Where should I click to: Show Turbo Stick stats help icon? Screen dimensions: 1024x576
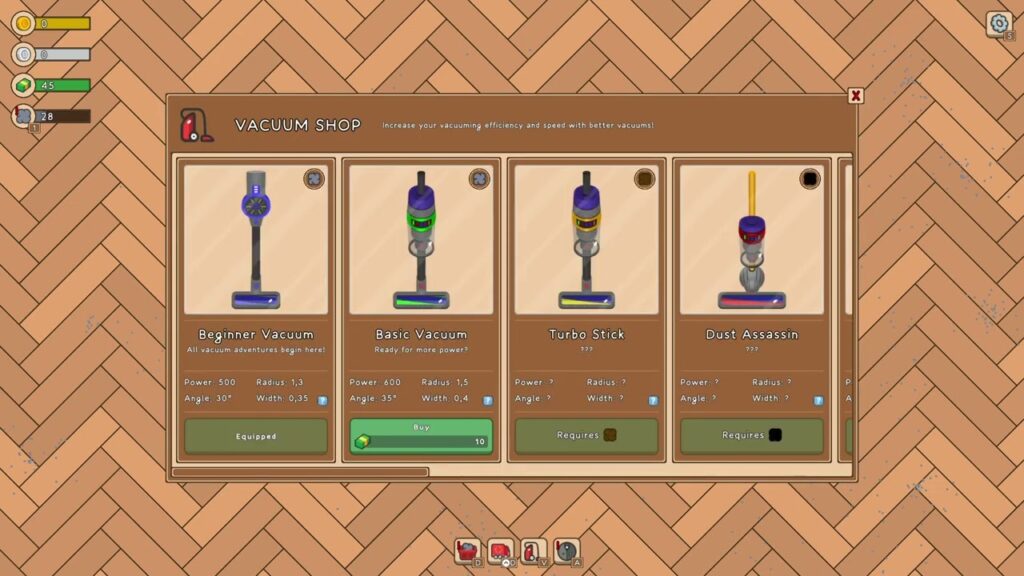point(652,400)
